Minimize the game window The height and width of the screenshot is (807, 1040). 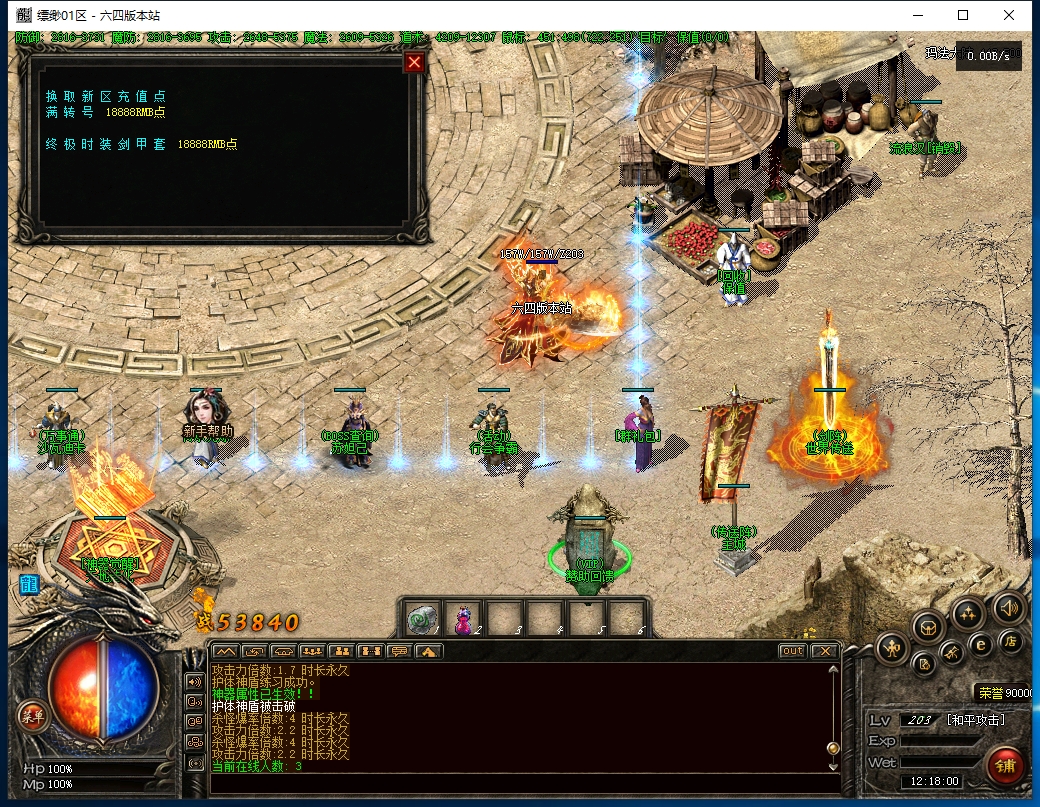pyautogui.click(x=917, y=15)
